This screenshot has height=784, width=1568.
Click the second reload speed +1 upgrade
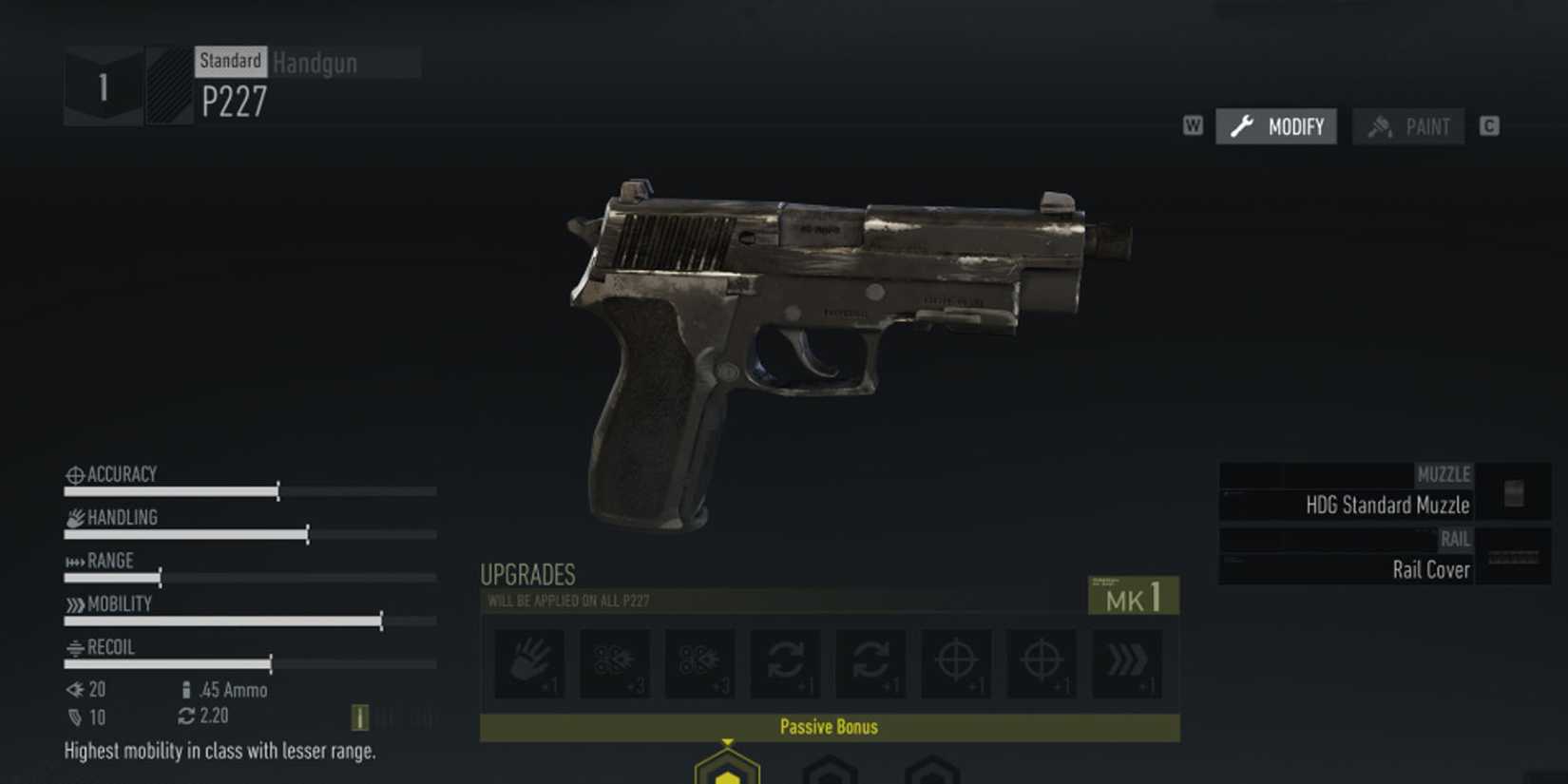871,665
